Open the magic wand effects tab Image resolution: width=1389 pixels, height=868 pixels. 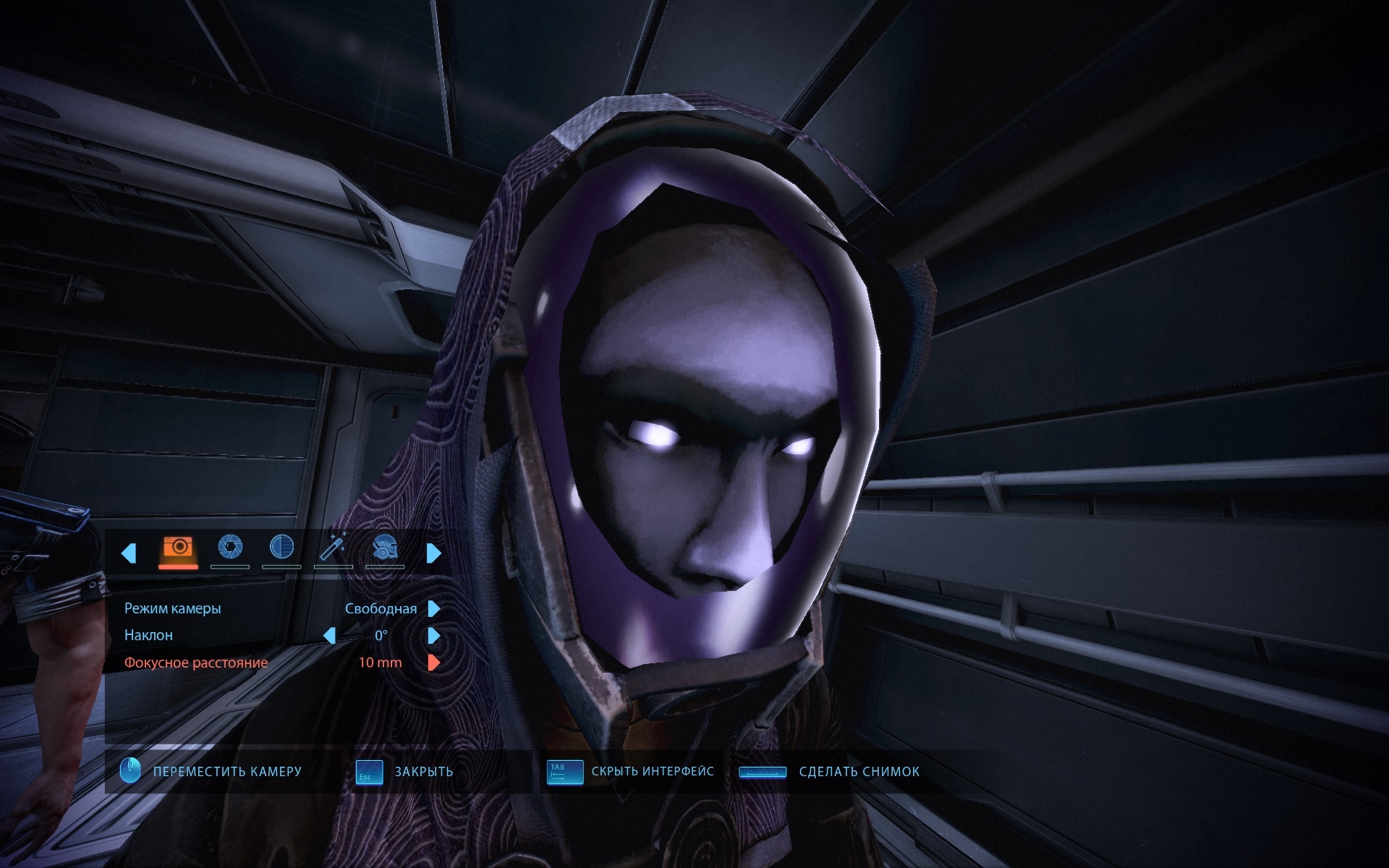tap(333, 548)
